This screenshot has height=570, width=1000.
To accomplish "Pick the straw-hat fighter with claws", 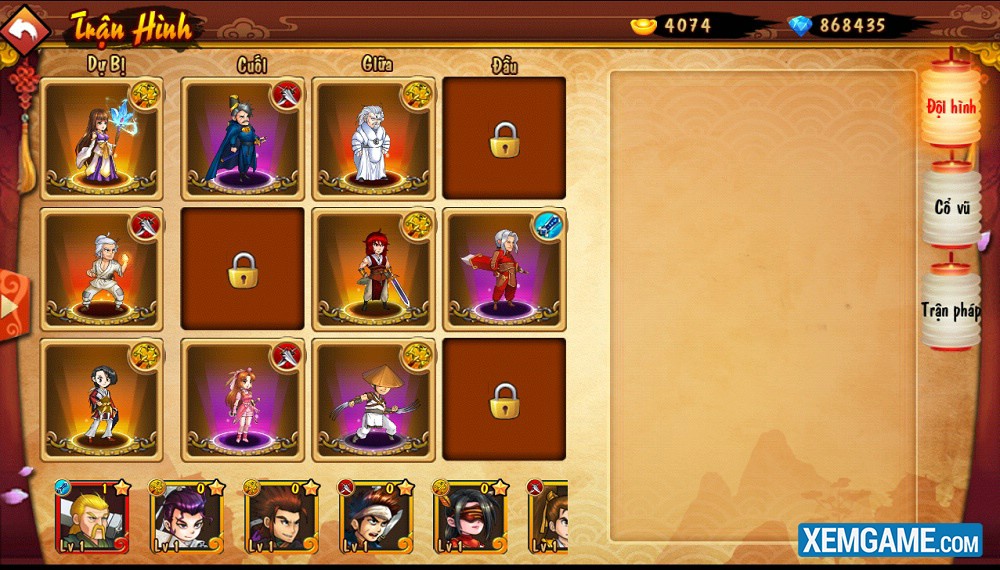I will pos(373,399).
